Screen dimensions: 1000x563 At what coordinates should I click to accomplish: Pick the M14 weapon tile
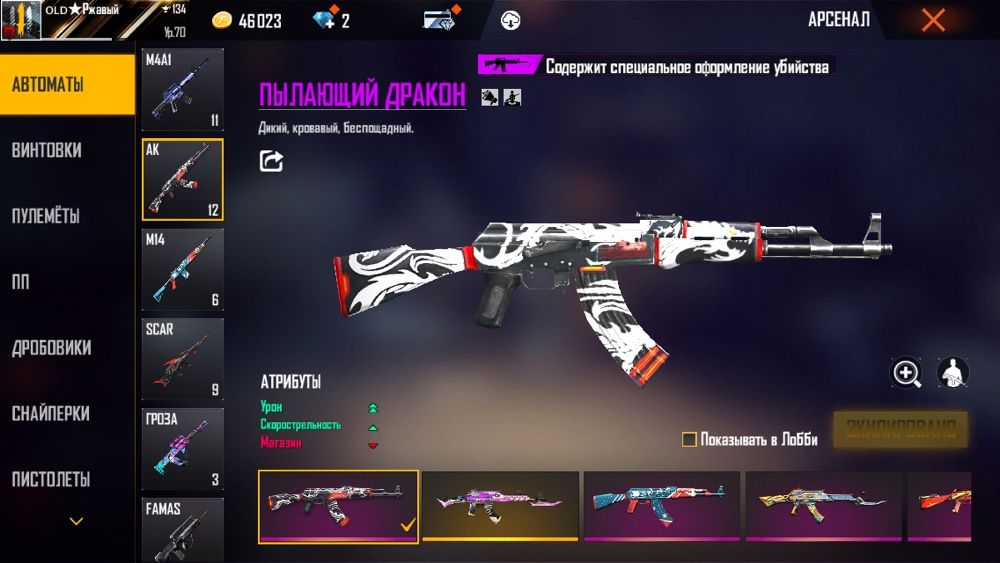click(x=182, y=270)
